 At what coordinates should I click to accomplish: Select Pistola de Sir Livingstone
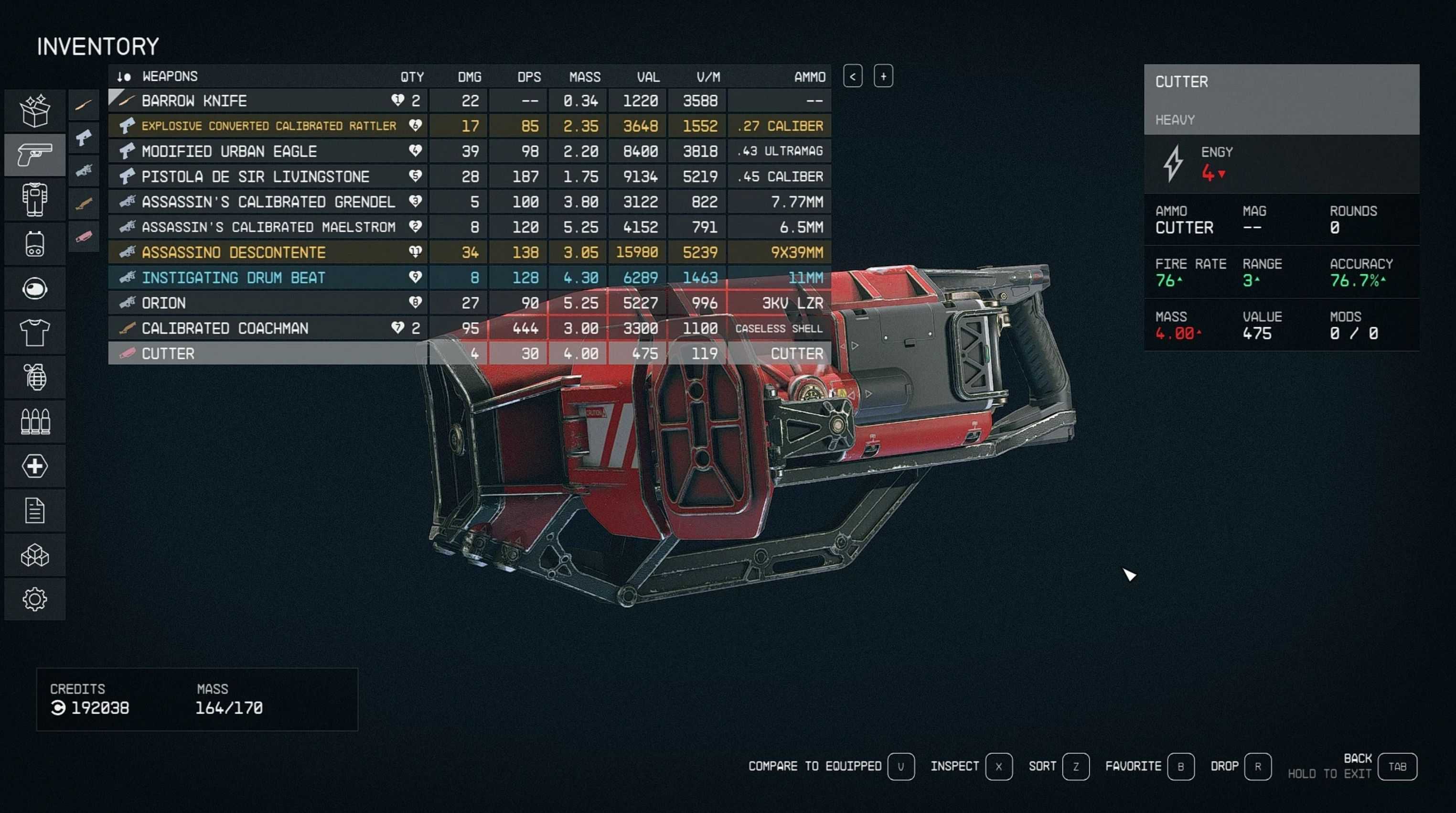255,176
